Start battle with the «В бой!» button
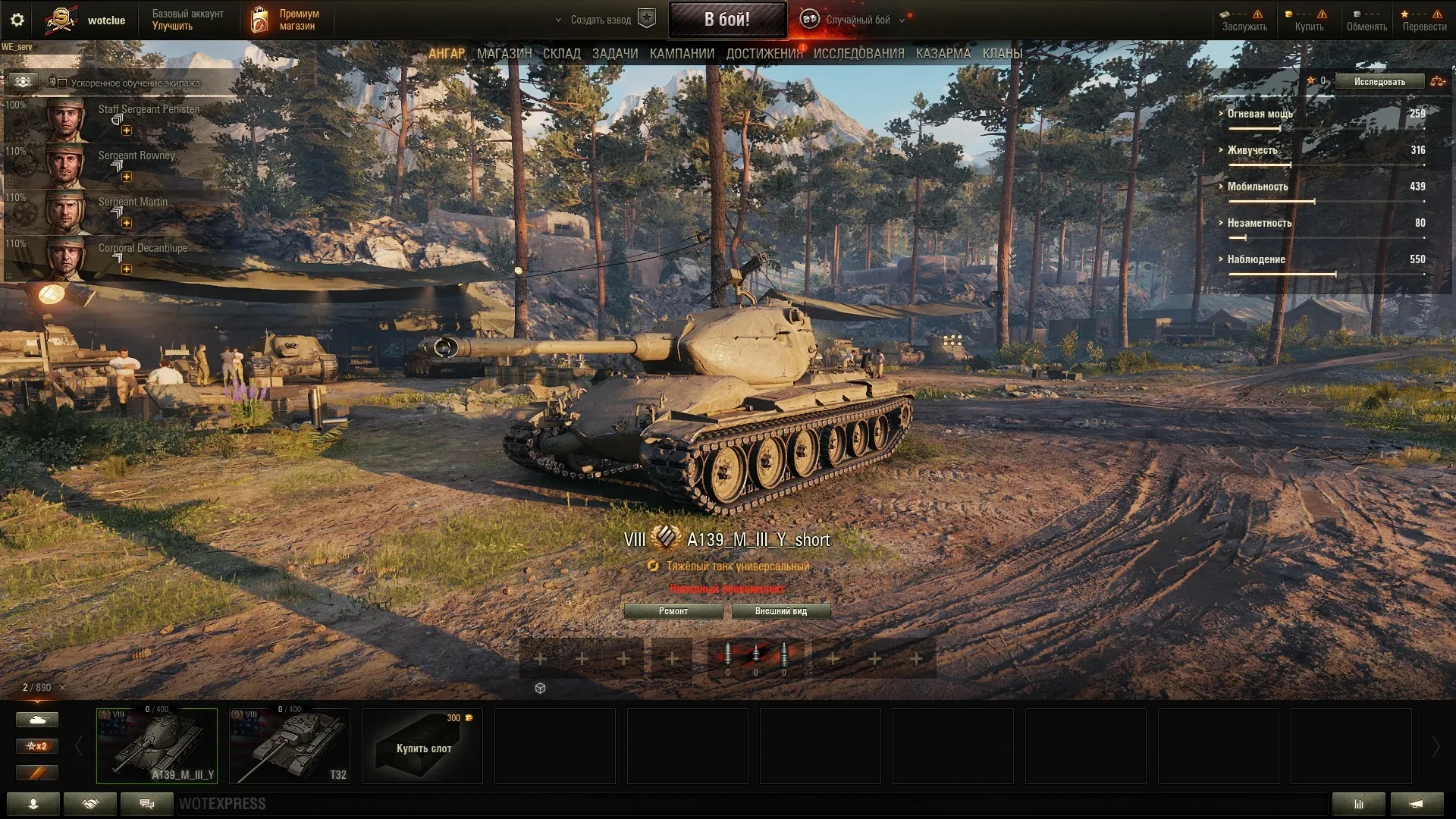 [726, 20]
